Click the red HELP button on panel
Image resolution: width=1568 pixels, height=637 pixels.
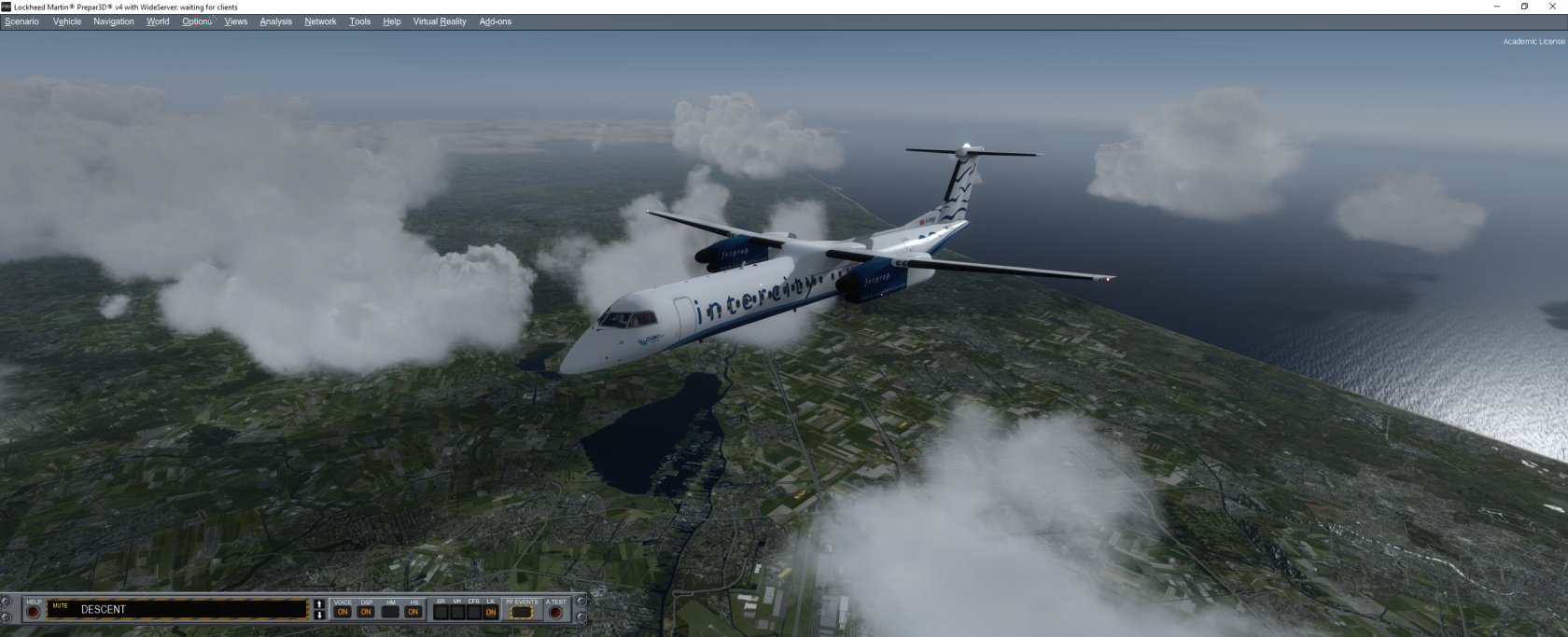pyautogui.click(x=34, y=612)
